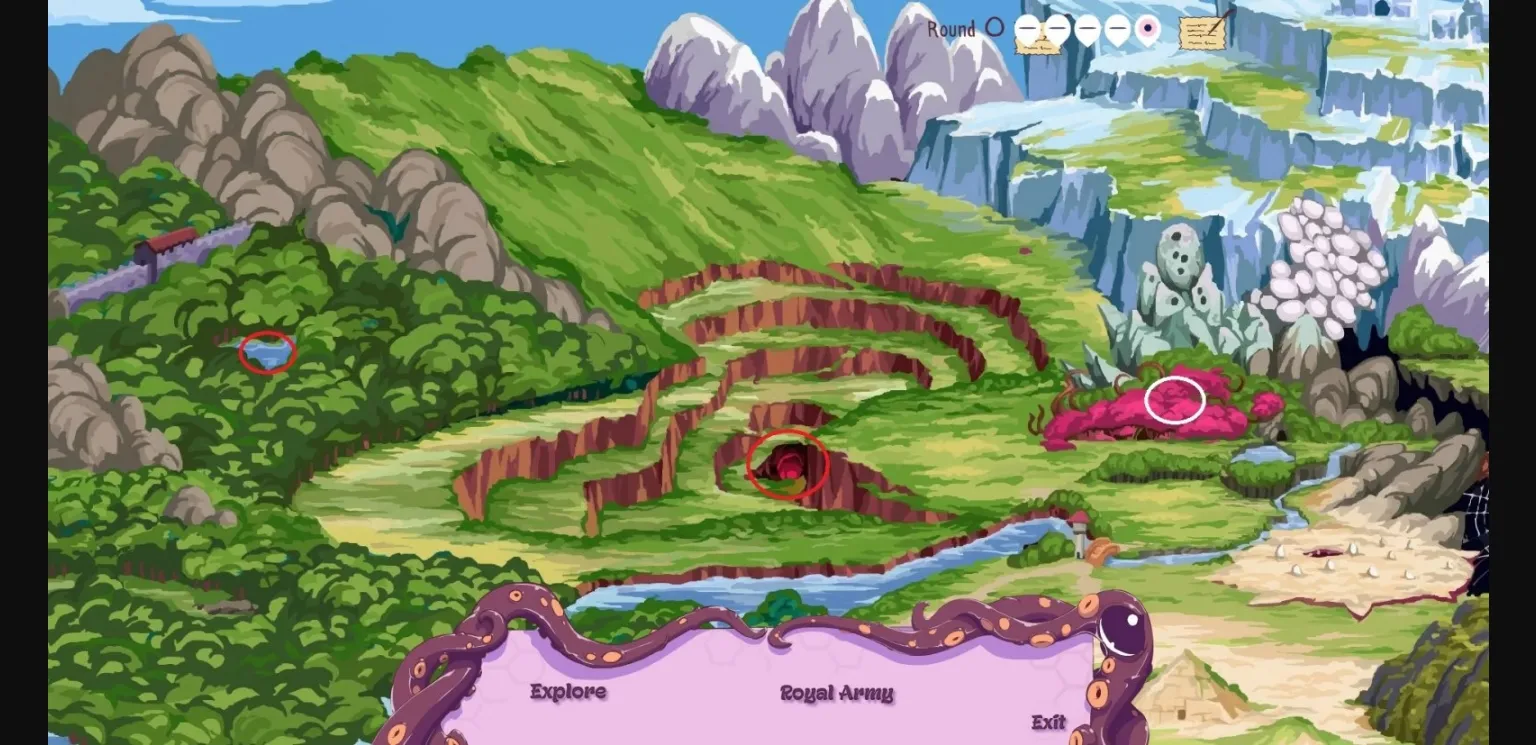Click the third marker on the round progress track
This screenshot has height=745, width=1536.
[x=1086, y=28]
